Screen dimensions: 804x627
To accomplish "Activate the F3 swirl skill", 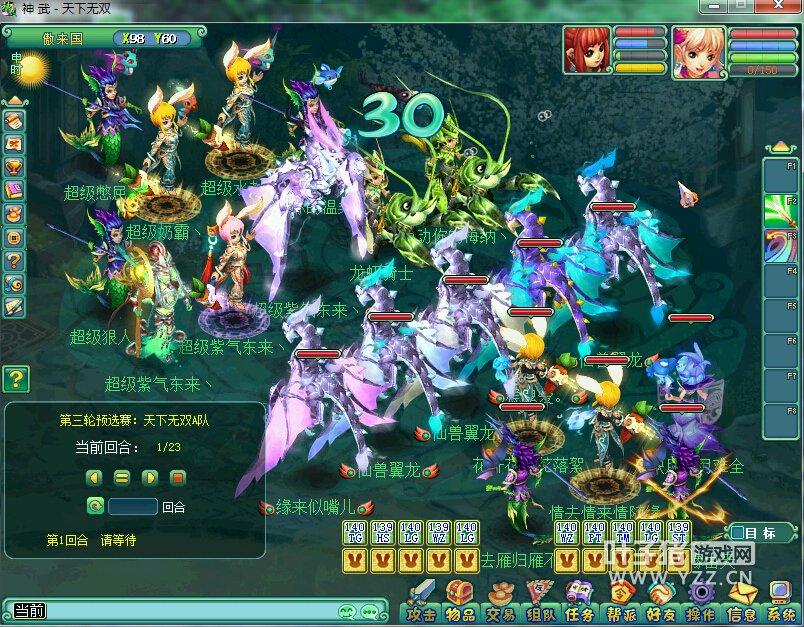I will [781, 247].
